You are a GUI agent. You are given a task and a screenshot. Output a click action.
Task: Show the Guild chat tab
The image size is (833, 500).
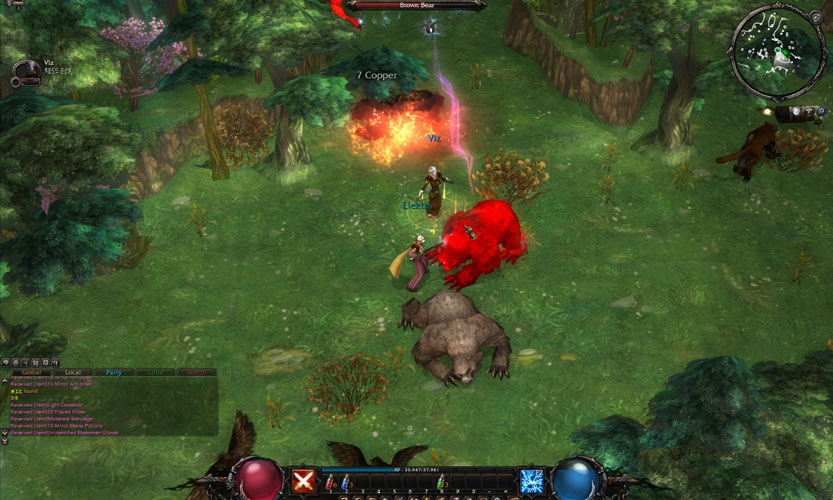[x=155, y=372]
